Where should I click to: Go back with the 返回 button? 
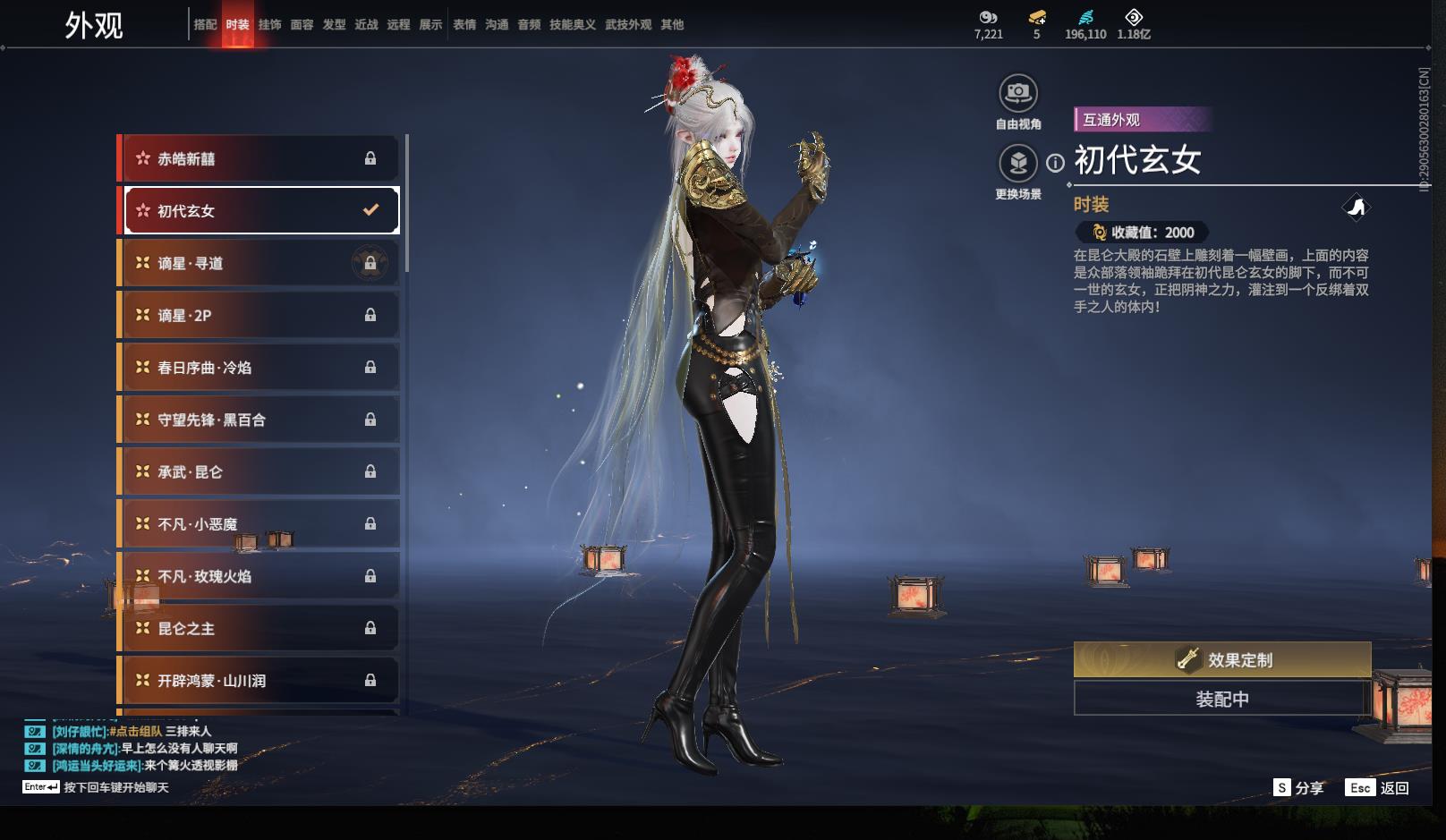pos(1379,788)
